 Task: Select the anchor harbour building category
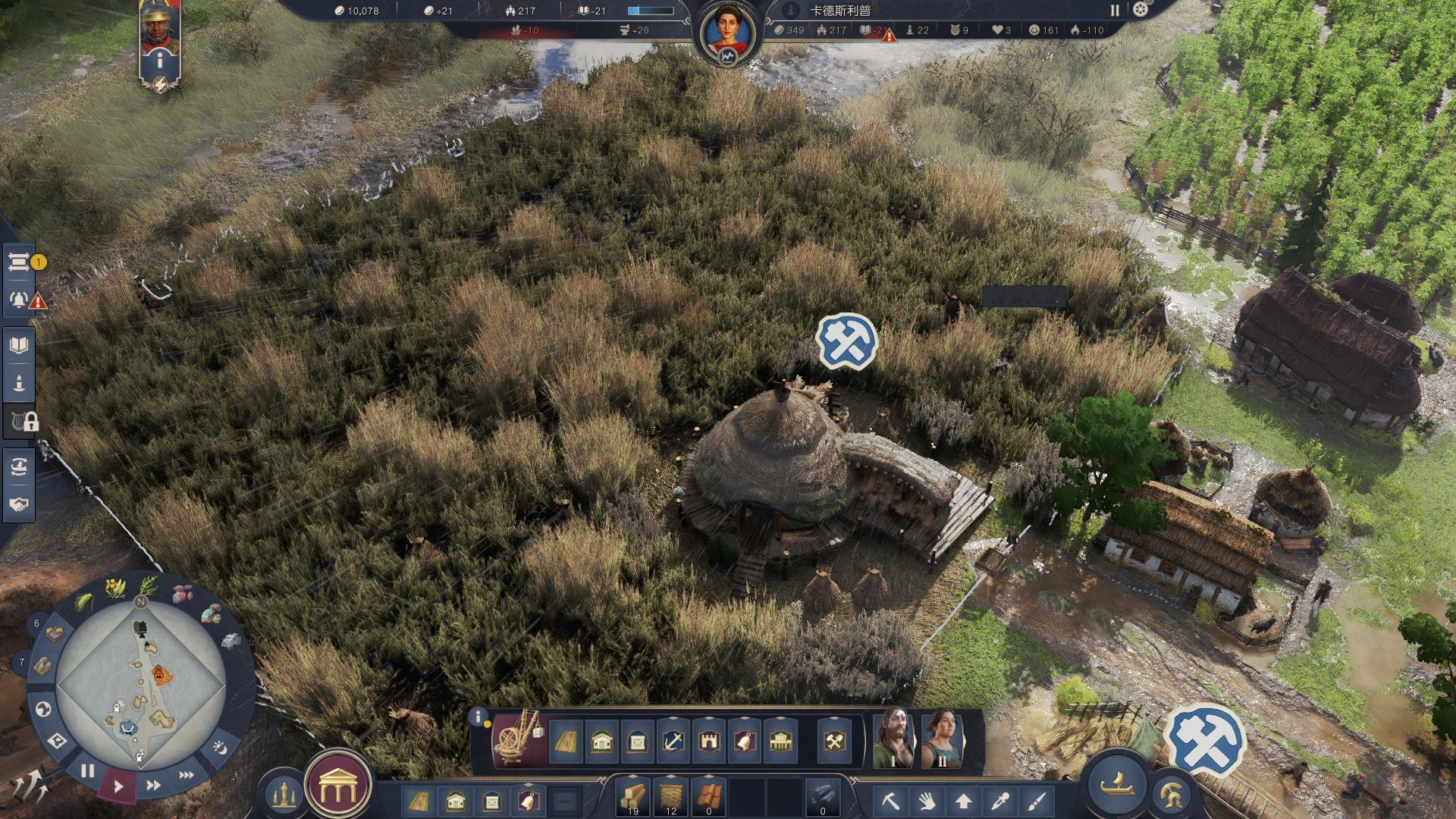tap(673, 741)
